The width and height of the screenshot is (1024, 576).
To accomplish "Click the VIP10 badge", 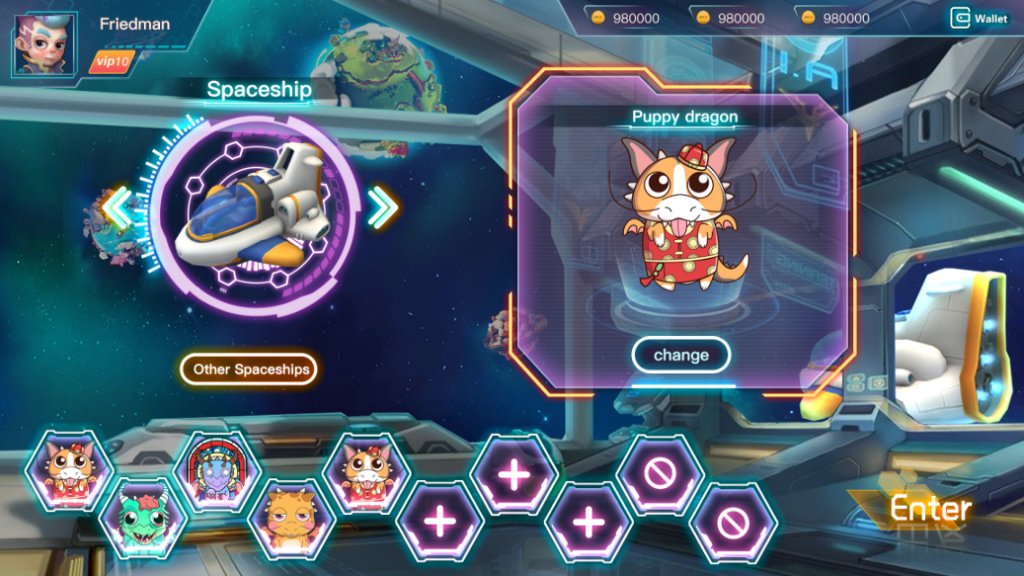I will (x=110, y=62).
